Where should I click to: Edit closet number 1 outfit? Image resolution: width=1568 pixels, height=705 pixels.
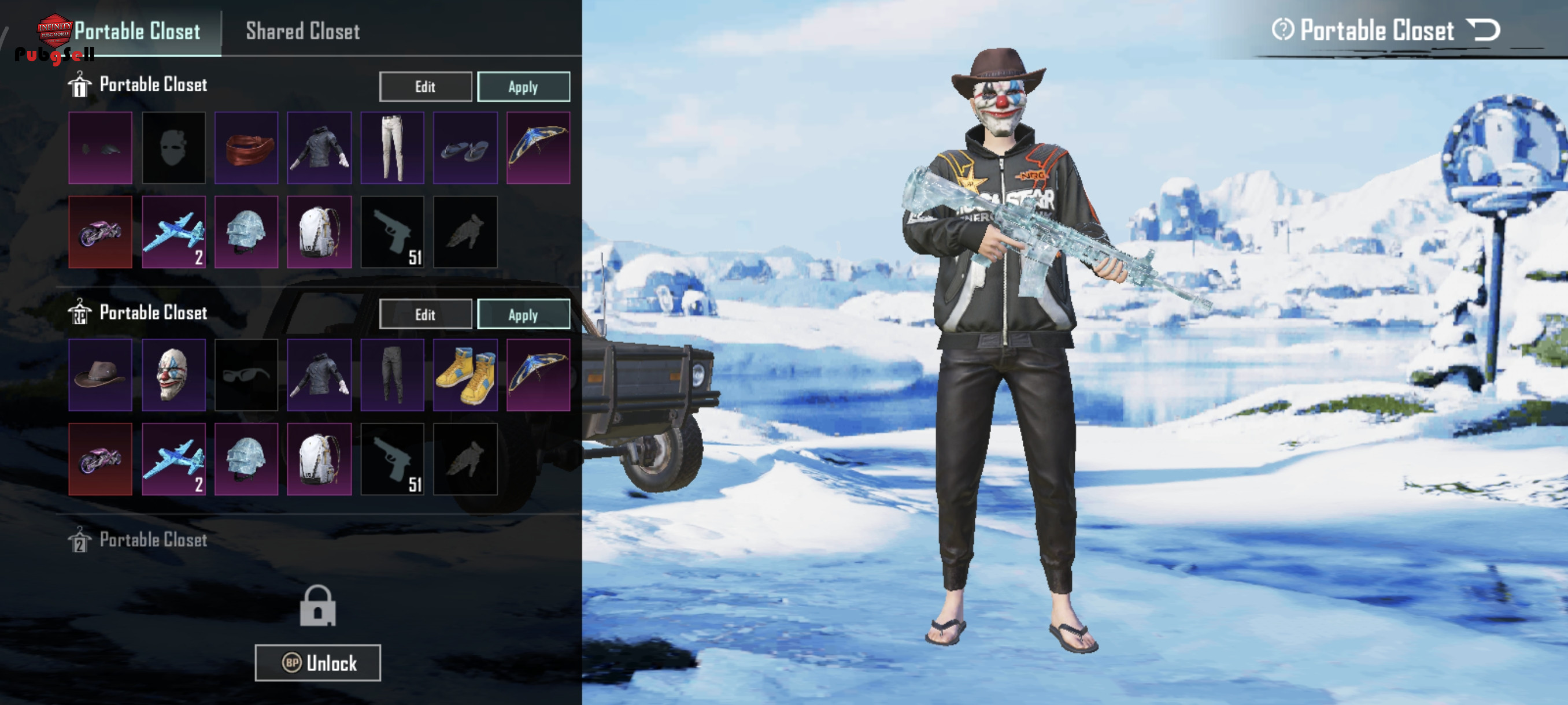tap(425, 86)
